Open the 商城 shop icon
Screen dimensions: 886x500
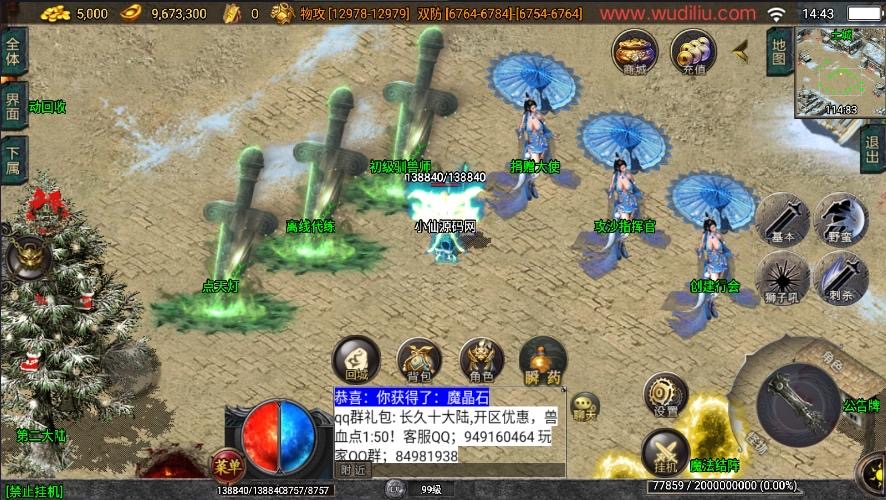635,50
